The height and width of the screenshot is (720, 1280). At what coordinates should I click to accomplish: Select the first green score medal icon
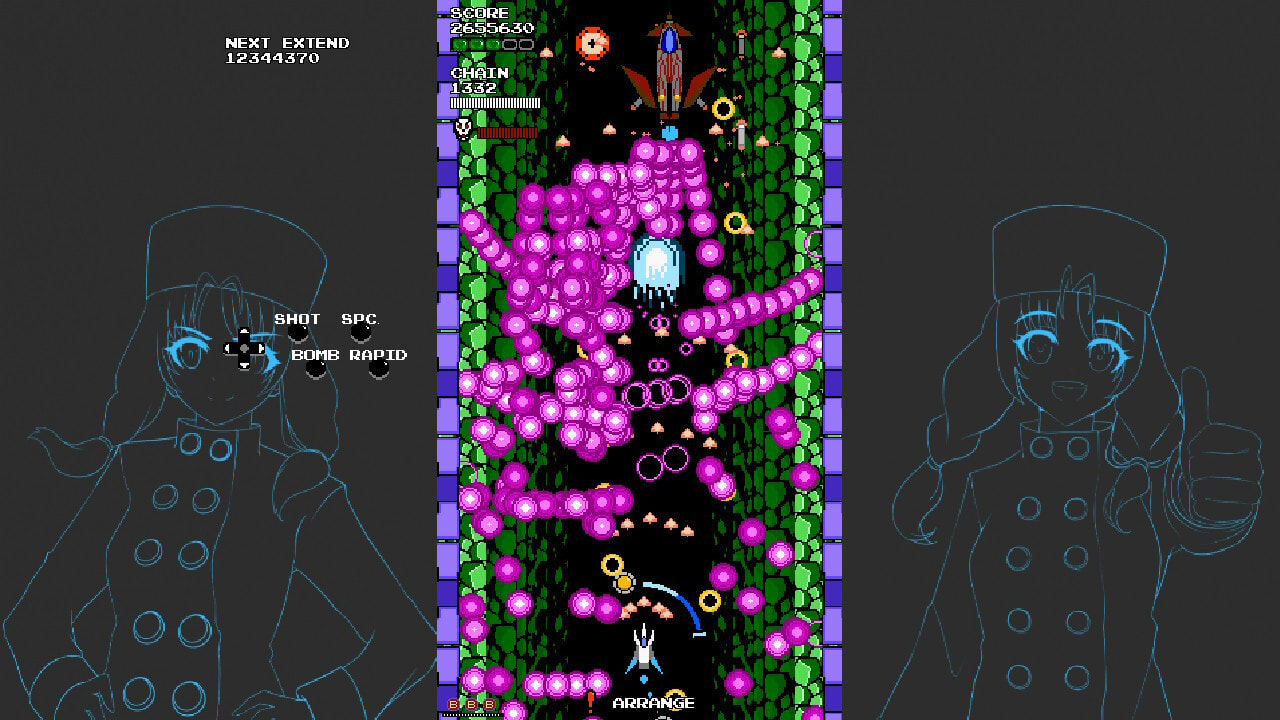pyautogui.click(x=458, y=44)
